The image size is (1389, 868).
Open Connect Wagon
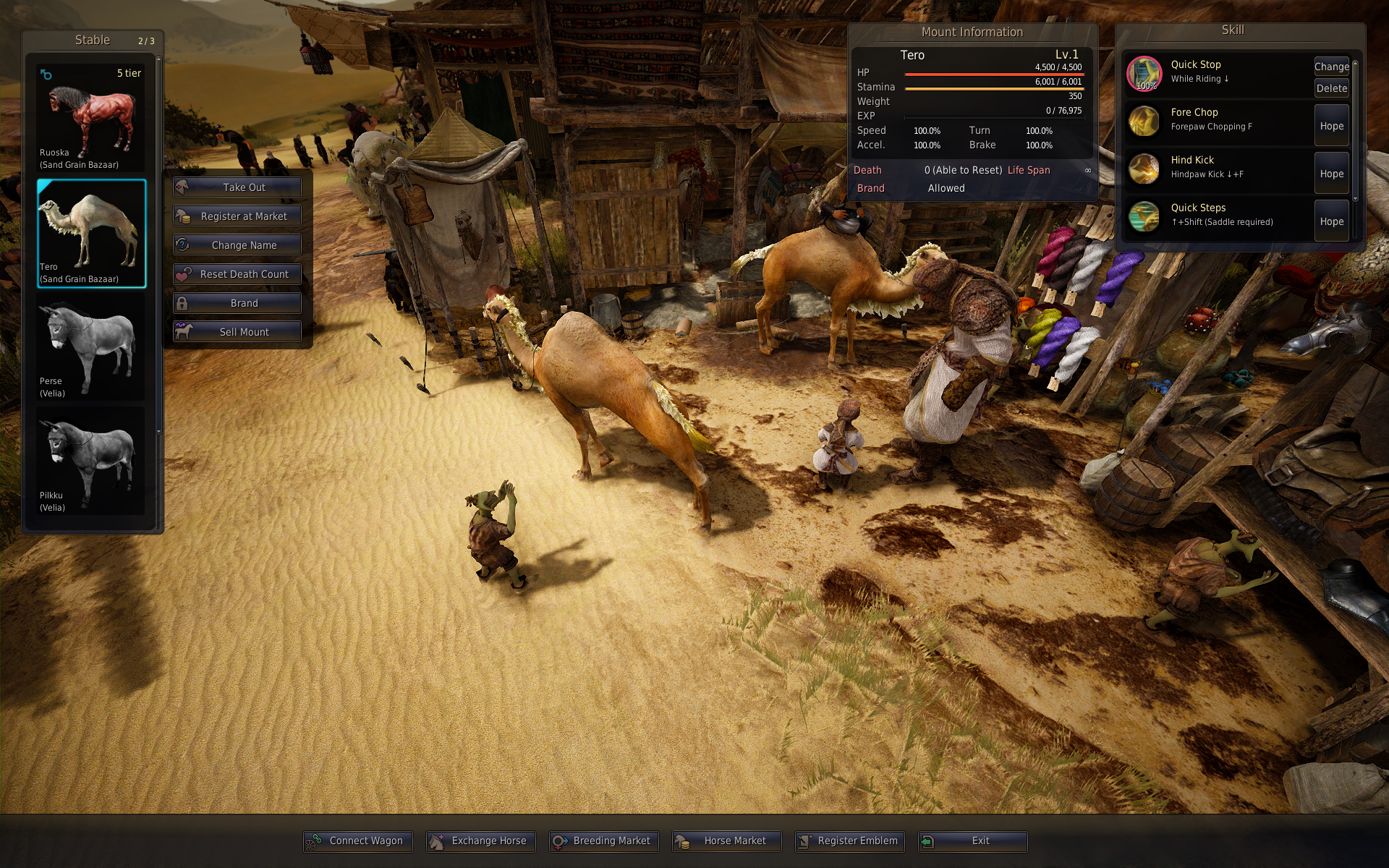[358, 841]
